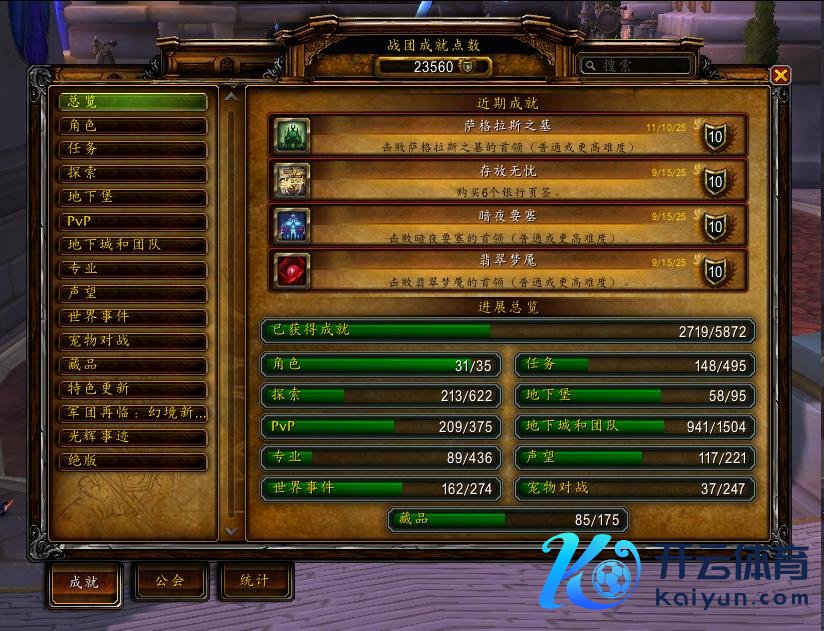Open the 萨格拉斯之墓 recent achievement
The width and height of the screenshot is (824, 631).
(x=508, y=135)
